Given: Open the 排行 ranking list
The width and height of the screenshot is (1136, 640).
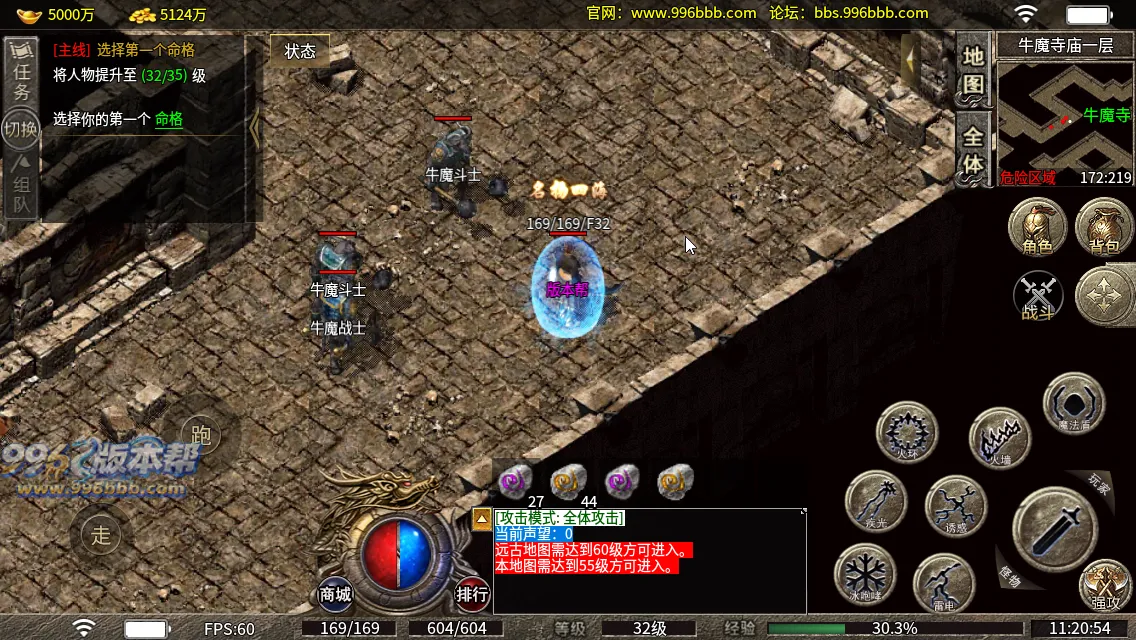Looking at the screenshot, I should pos(472,594).
